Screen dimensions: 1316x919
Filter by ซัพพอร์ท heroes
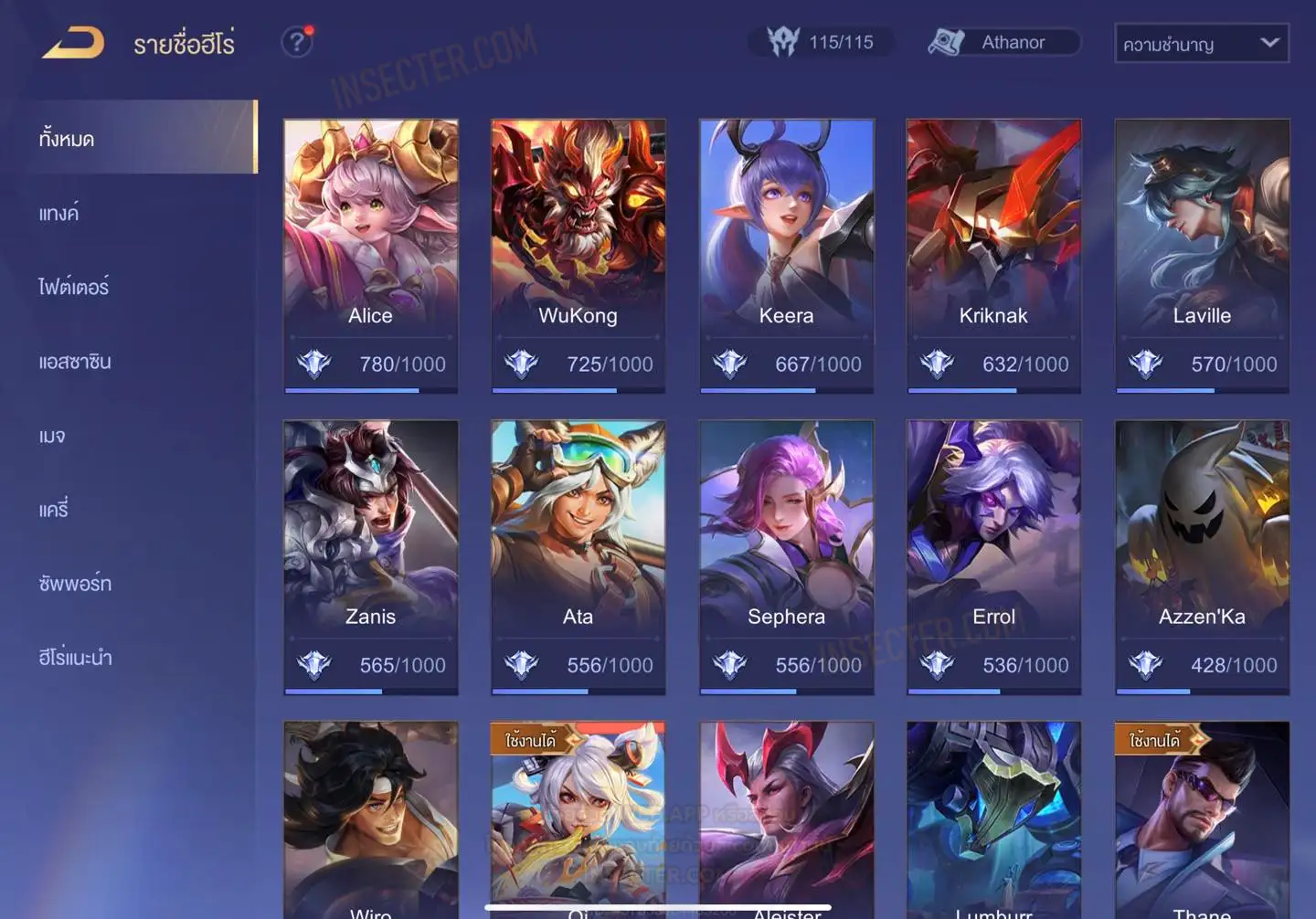(x=75, y=584)
